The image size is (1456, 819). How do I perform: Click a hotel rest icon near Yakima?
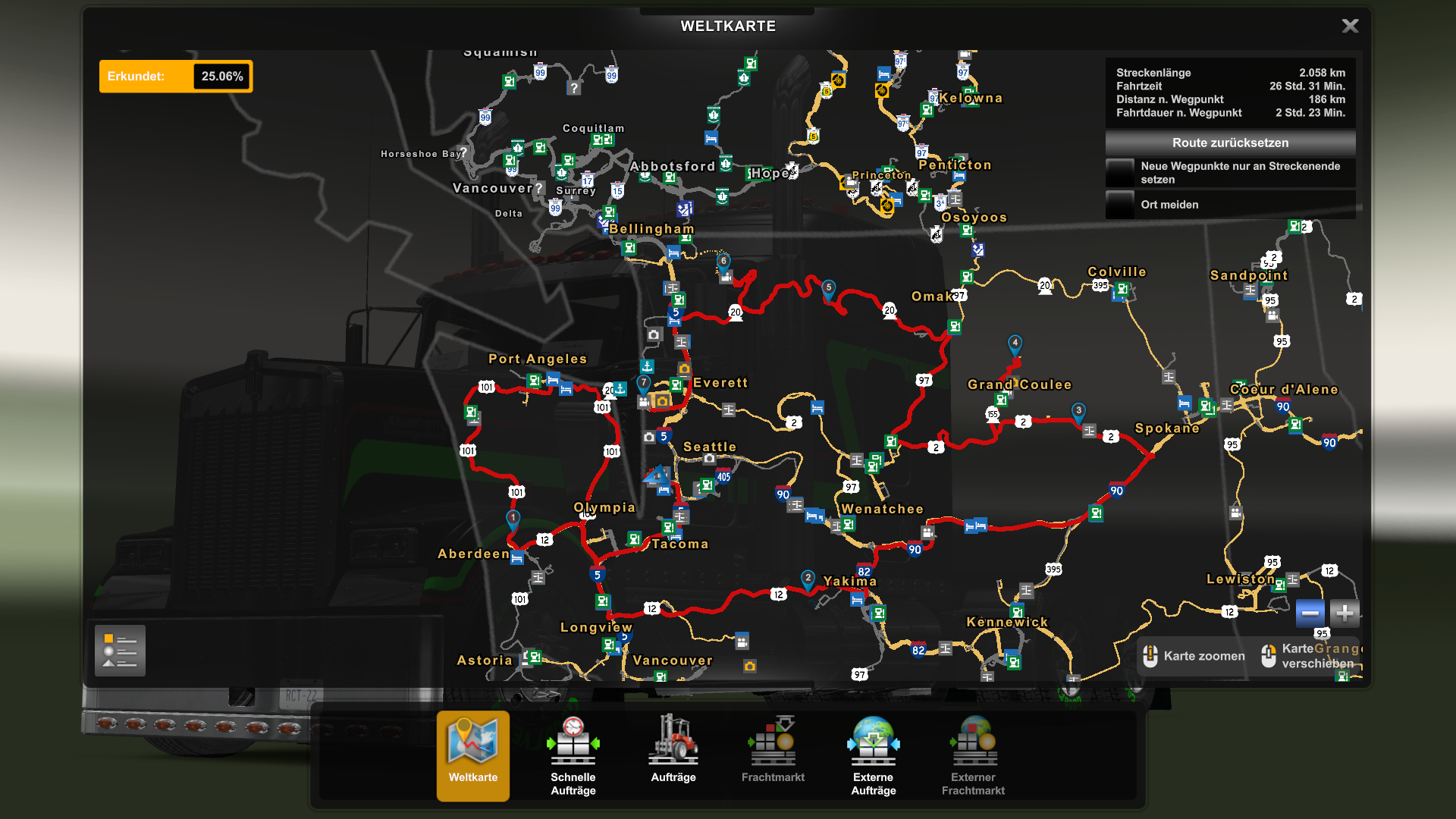(856, 598)
